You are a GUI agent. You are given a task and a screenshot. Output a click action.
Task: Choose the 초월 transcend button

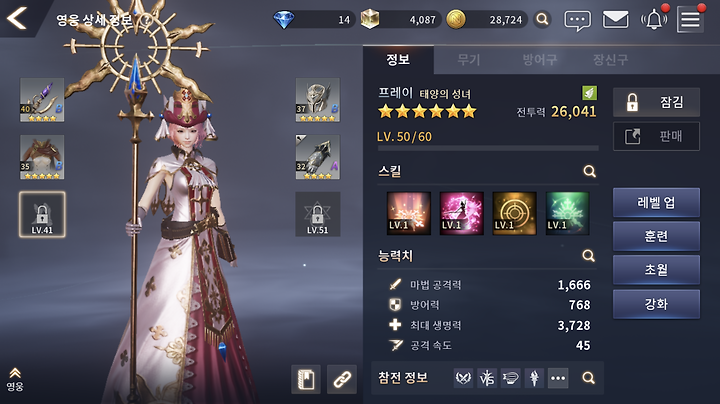[656, 270]
